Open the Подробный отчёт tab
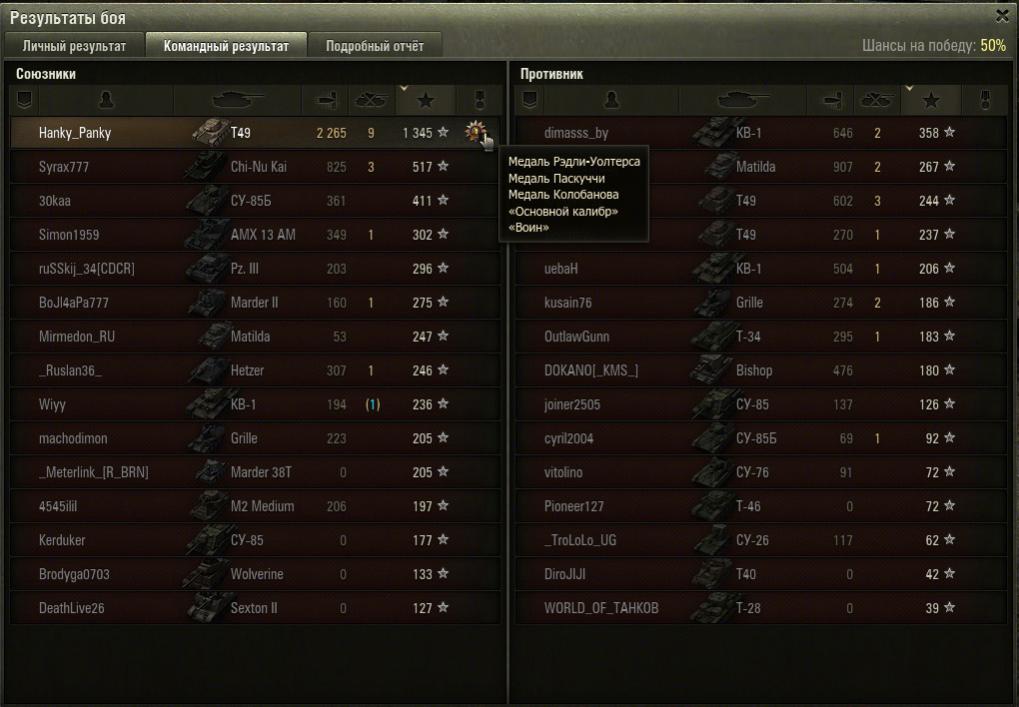Image resolution: width=1019 pixels, height=707 pixels. click(374, 46)
